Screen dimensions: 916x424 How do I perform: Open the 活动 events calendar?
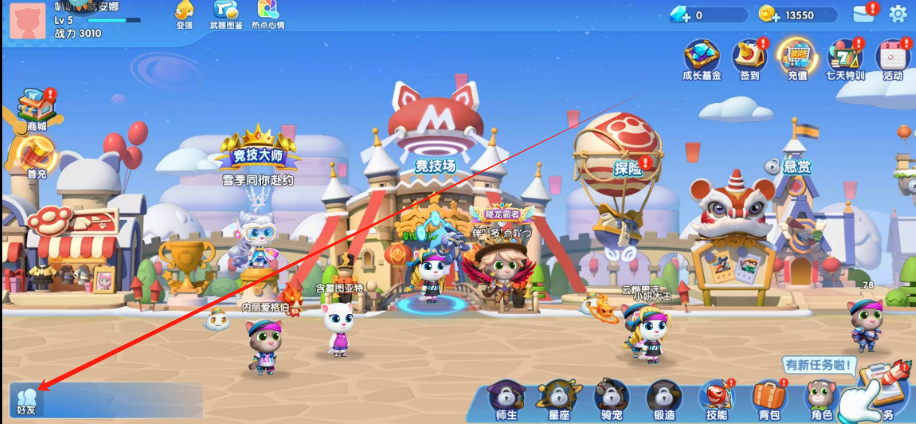(x=892, y=59)
